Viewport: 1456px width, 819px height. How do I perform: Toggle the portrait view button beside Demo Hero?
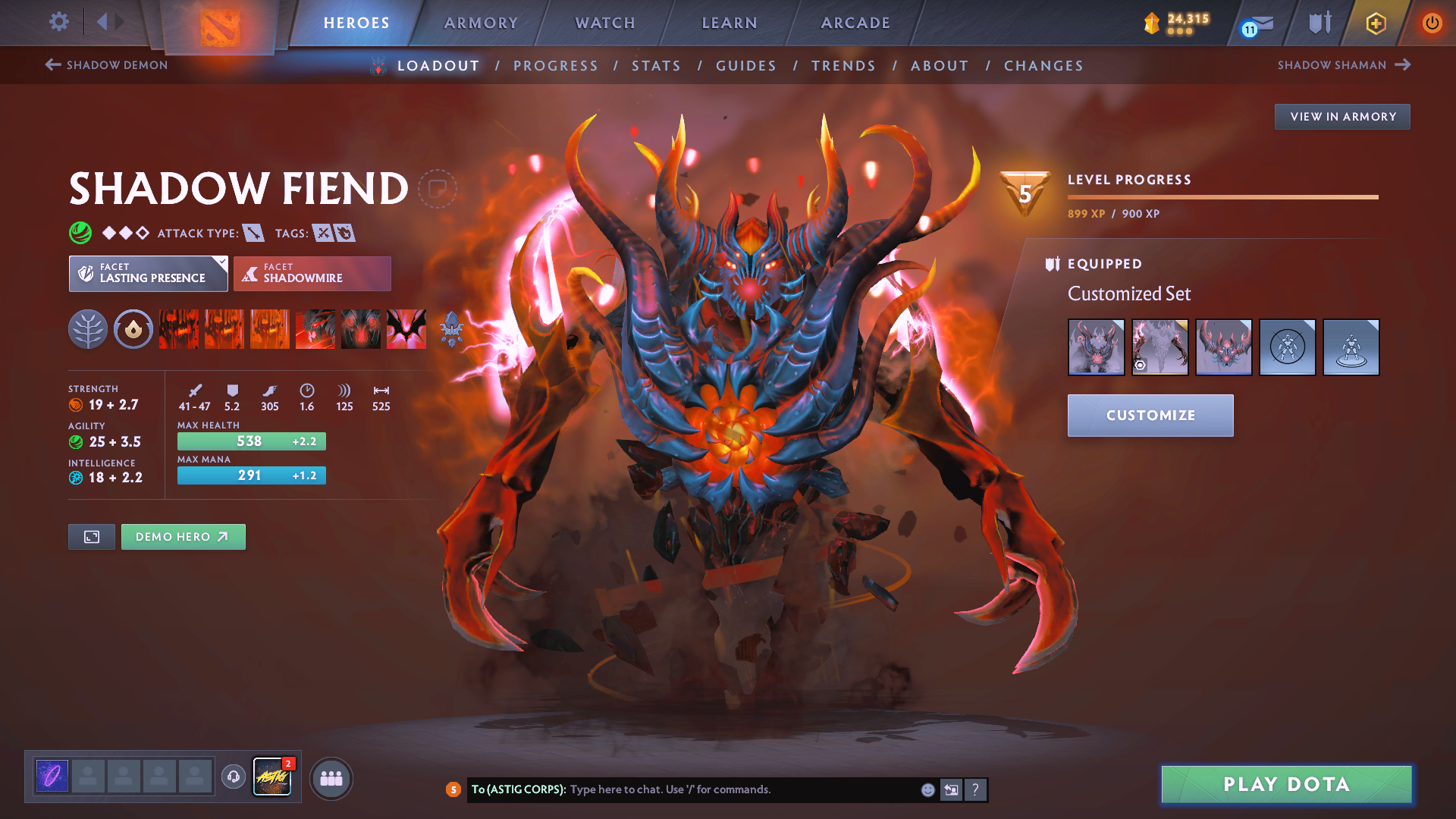[x=91, y=536]
